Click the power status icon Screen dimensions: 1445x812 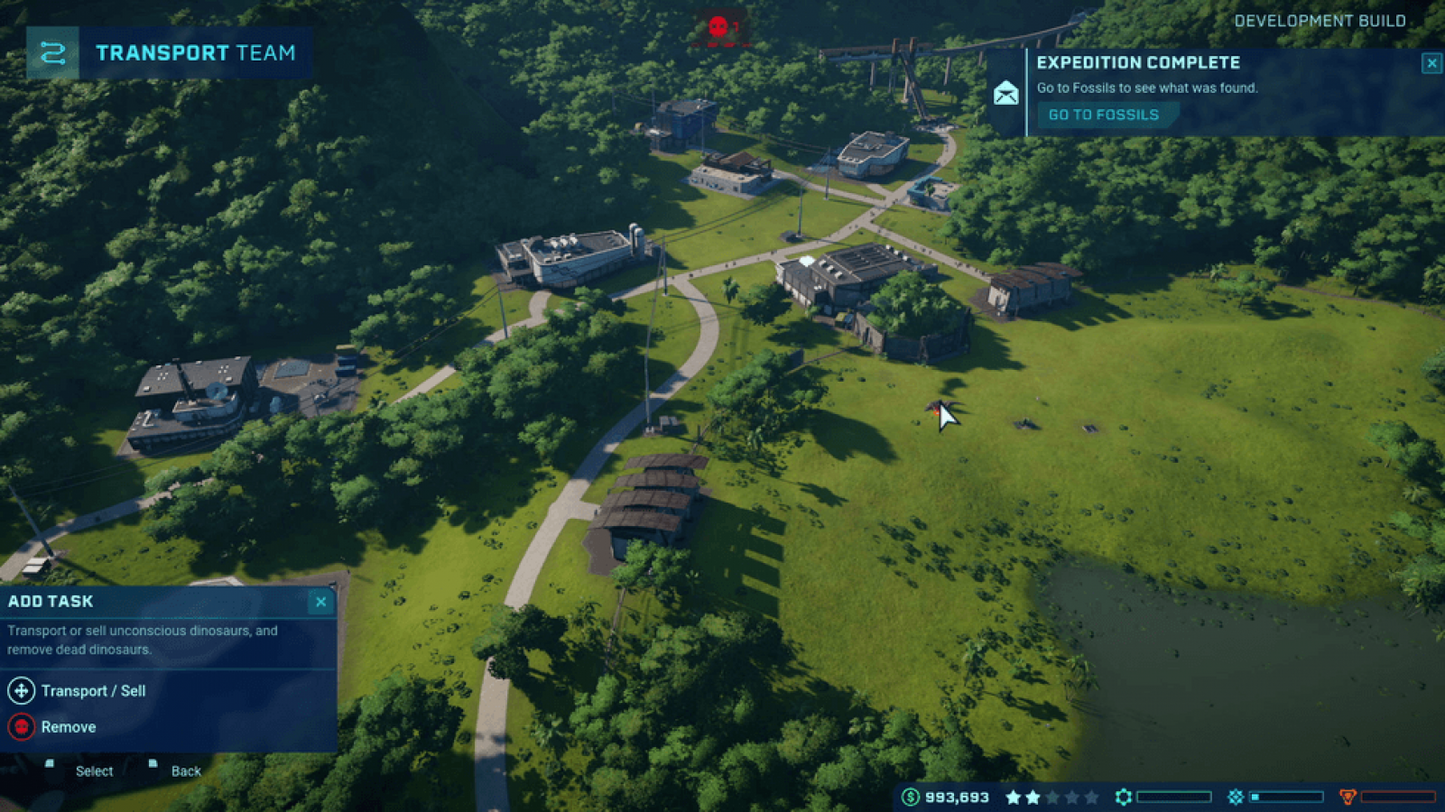1234,796
